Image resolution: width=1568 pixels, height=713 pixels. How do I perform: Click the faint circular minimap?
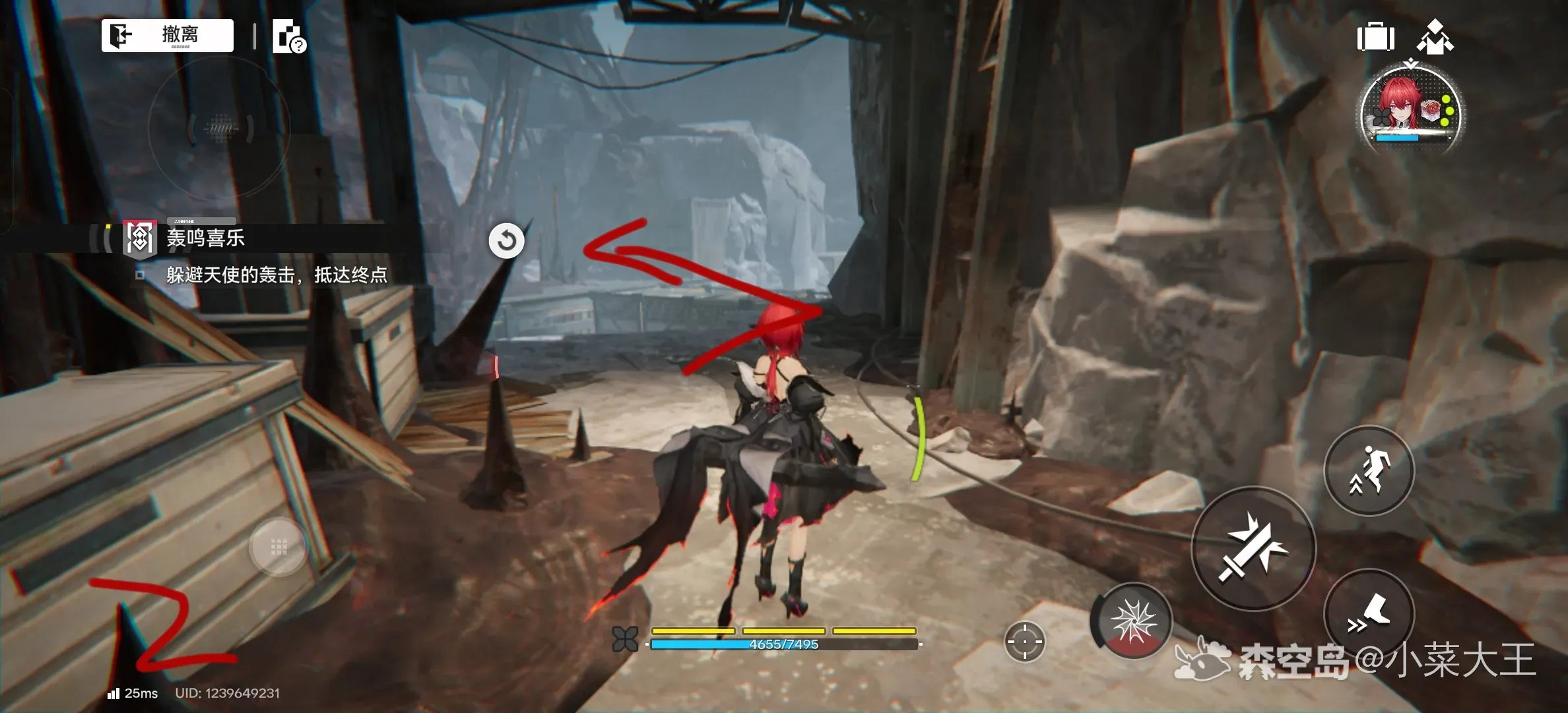coord(220,128)
